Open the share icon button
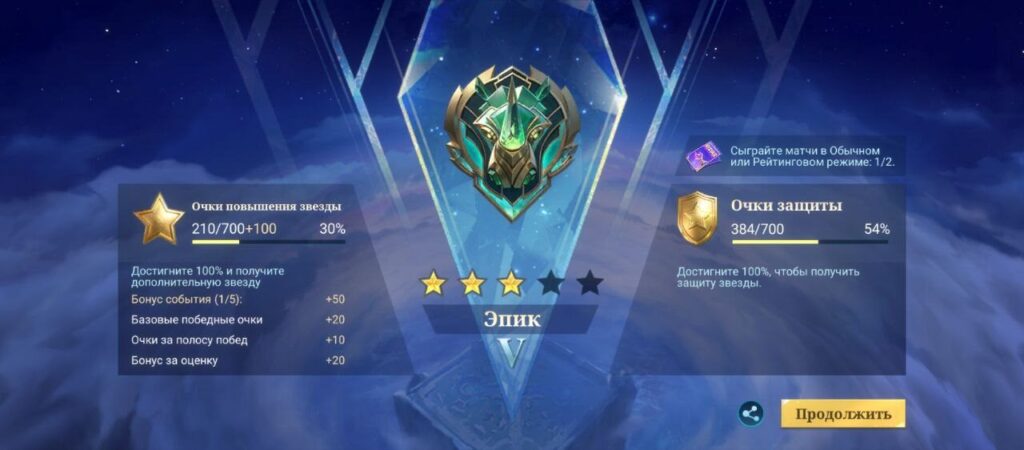Screen dimensions: 1024x450 pyautogui.click(x=751, y=413)
